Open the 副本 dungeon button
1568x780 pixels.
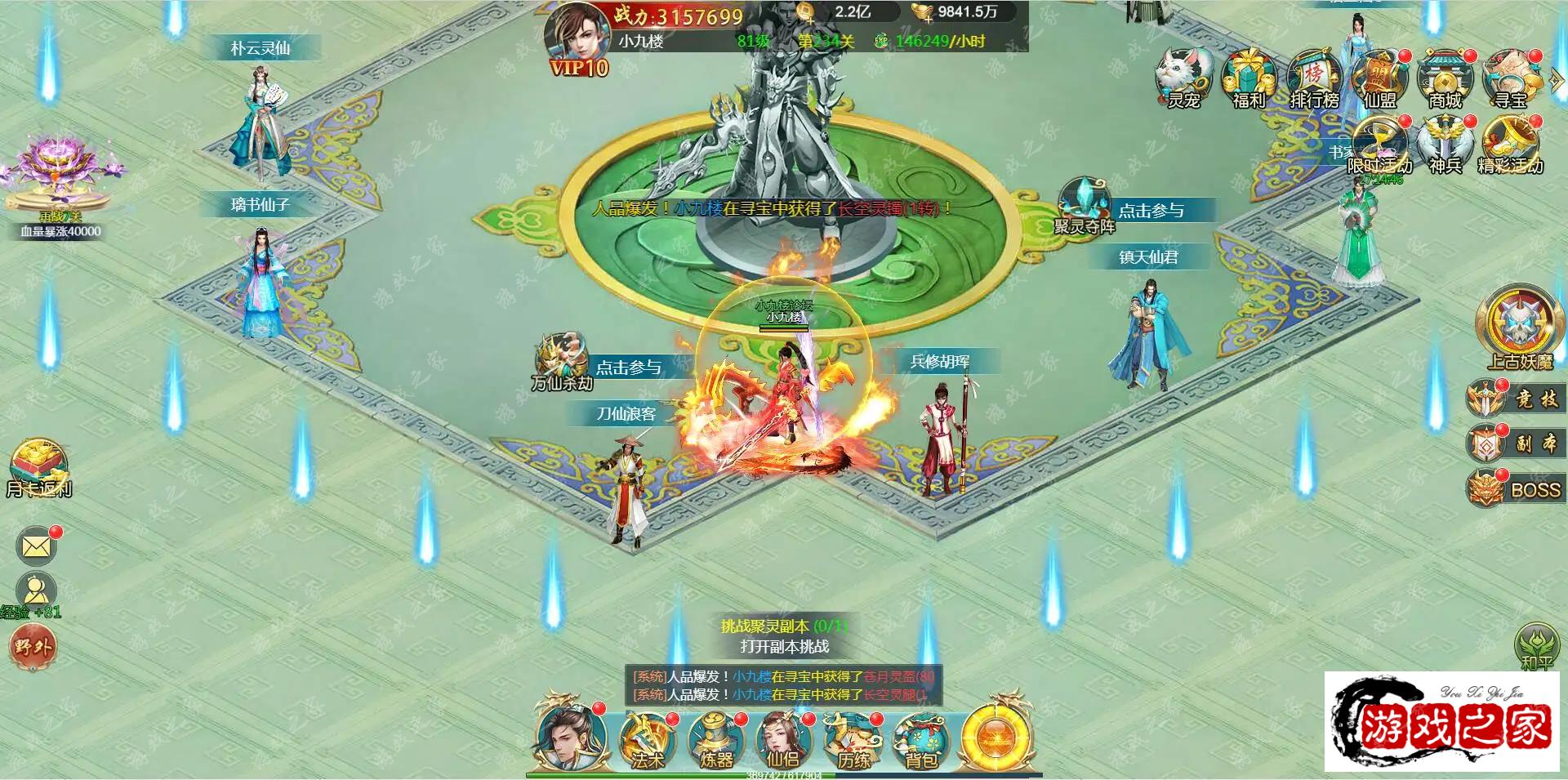[1514, 443]
